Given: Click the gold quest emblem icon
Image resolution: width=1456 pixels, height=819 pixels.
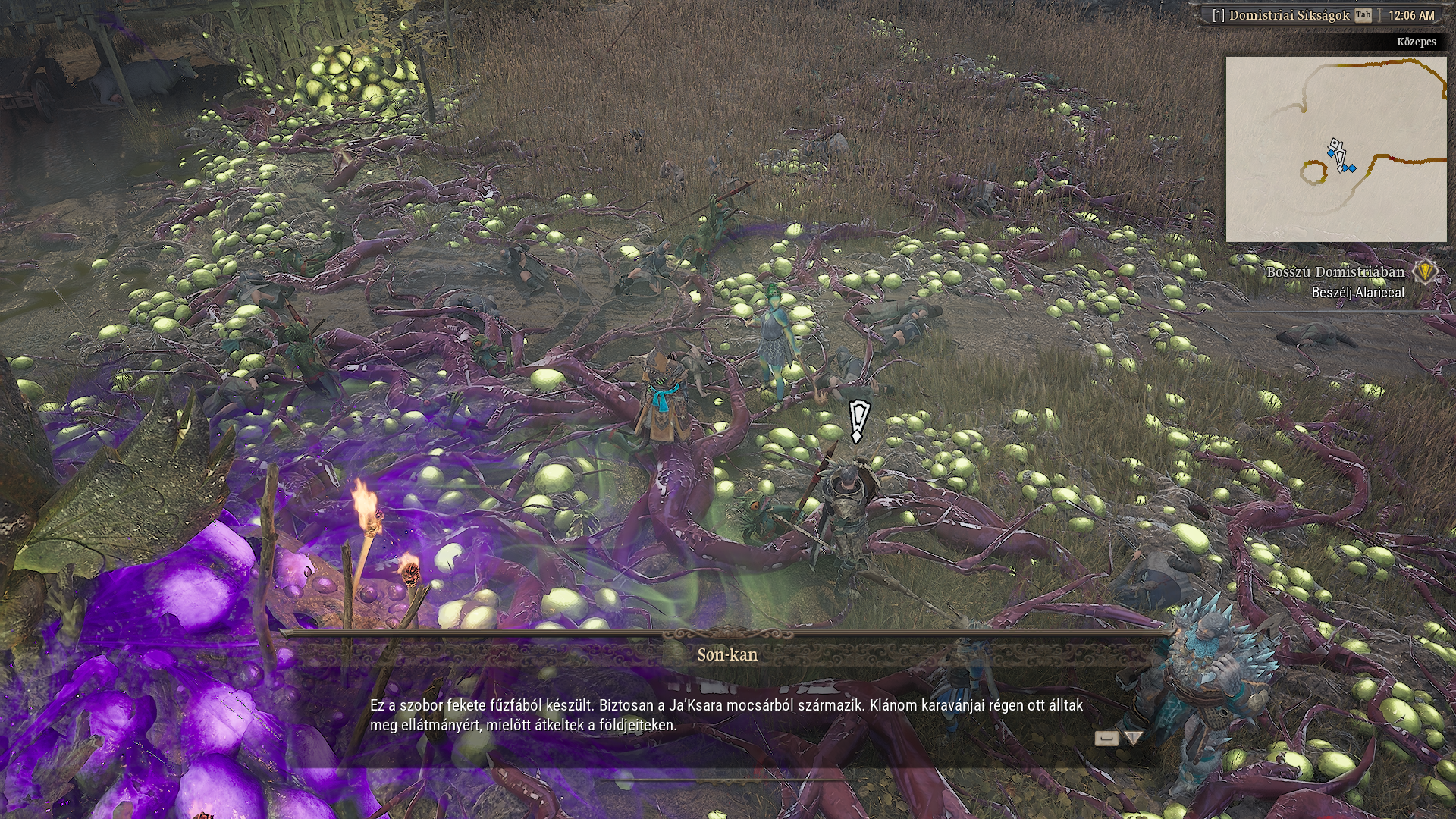Looking at the screenshot, I should pyautogui.click(x=1426, y=271).
